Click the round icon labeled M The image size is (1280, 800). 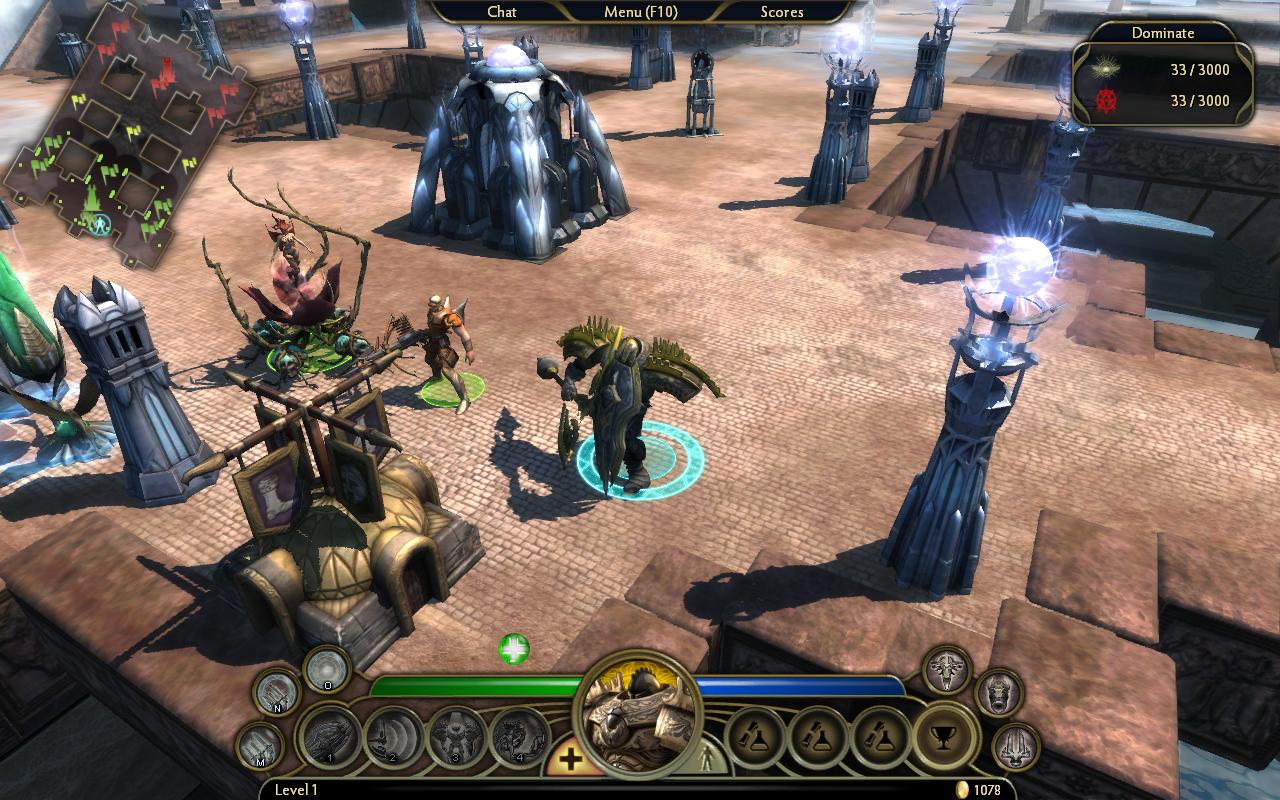(x=259, y=746)
